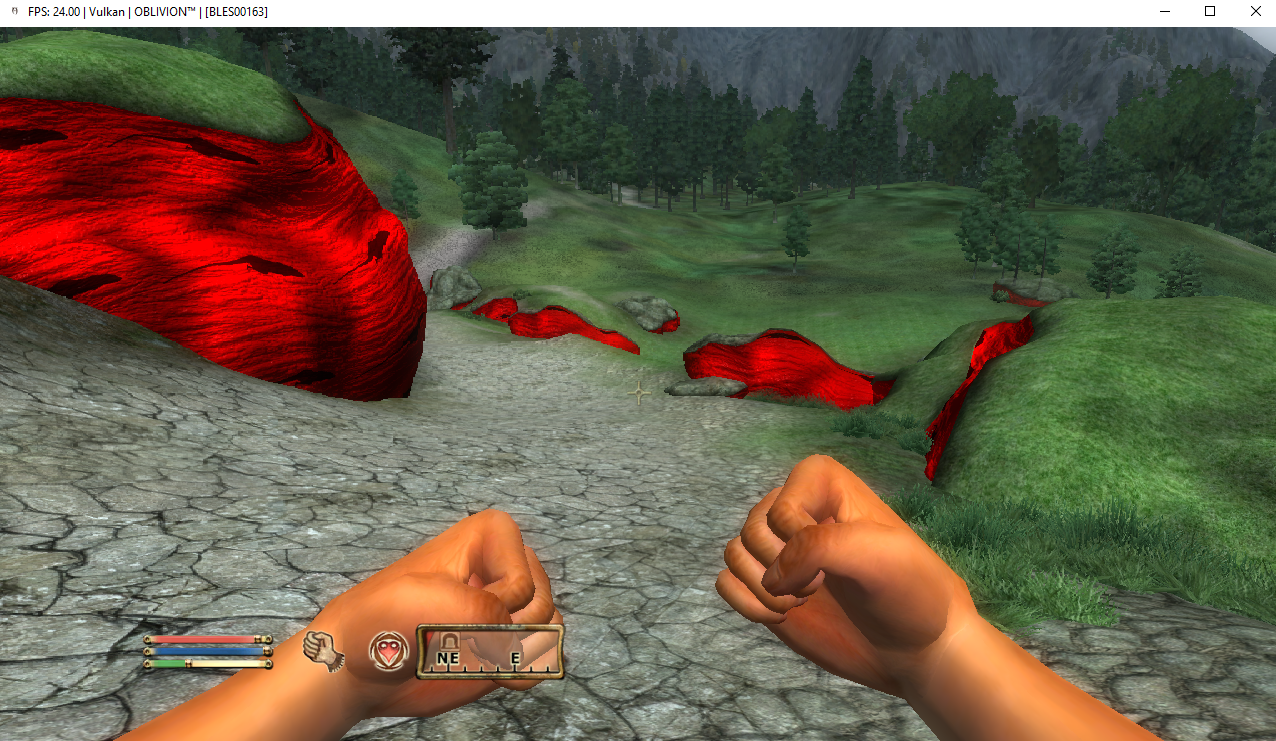
Task: Click the fist weapon icon
Action: click(x=324, y=651)
